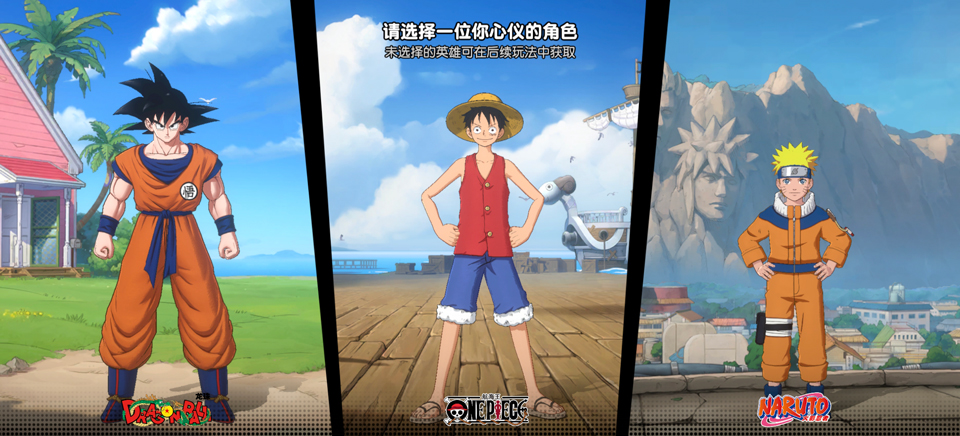Select Luffy's One Piece character panel
This screenshot has height=436, width=960.
(487, 240)
